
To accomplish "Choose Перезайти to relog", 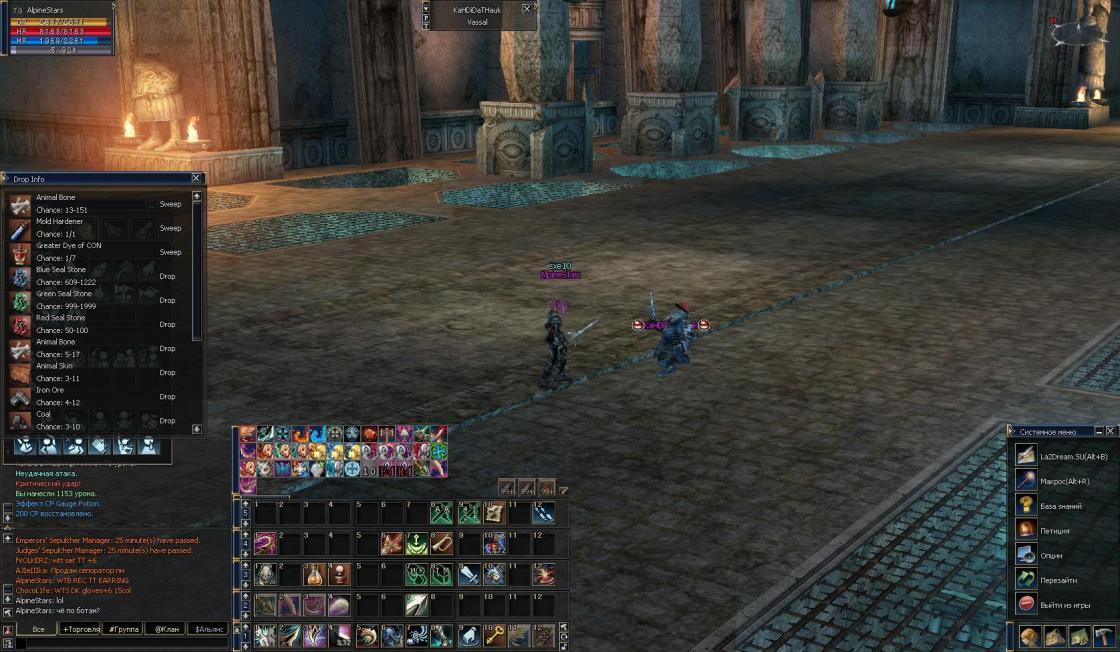I will click(1060, 580).
